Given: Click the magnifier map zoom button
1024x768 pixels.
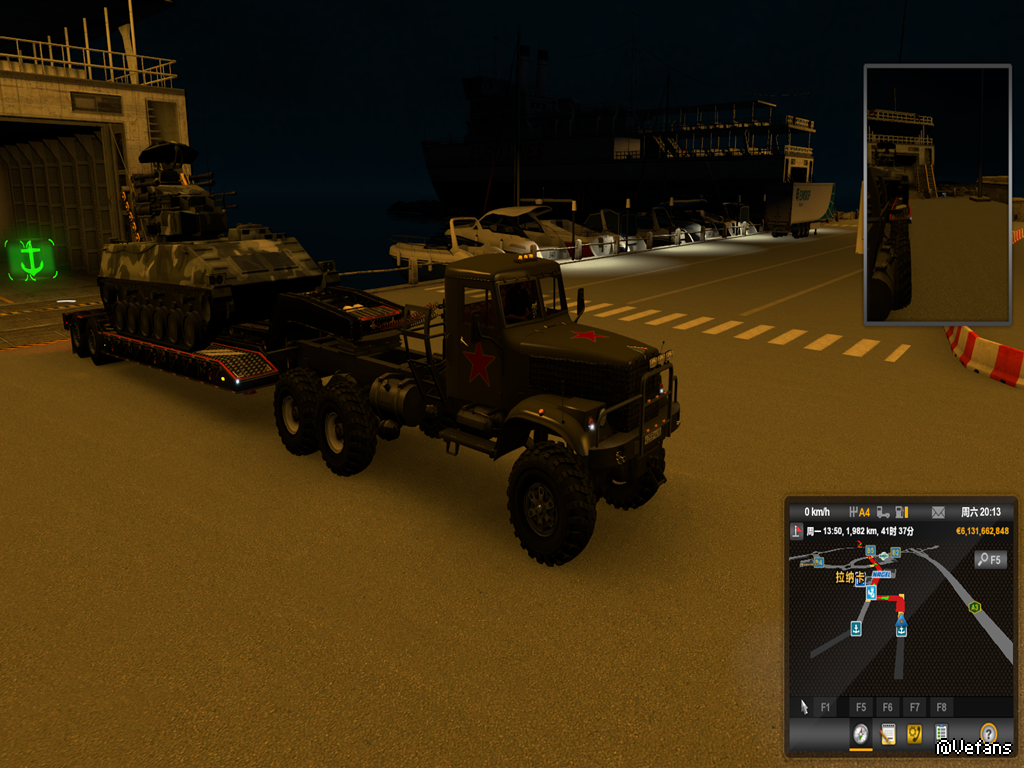Looking at the screenshot, I should coord(990,560).
